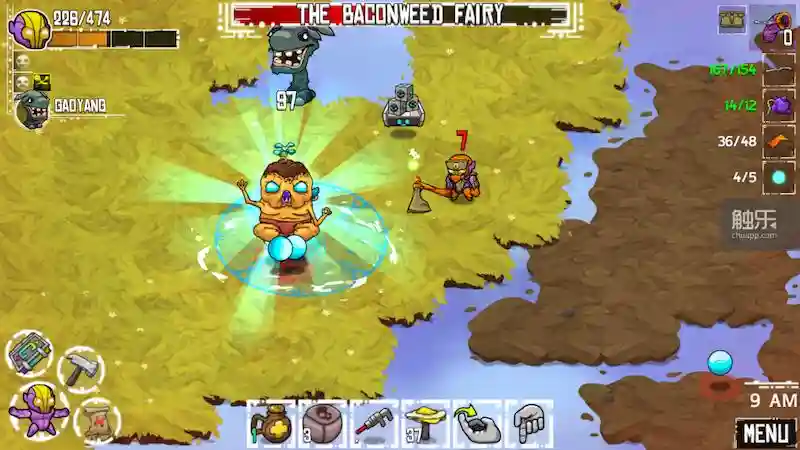Open the treasure chest inventory icon
Image resolution: width=800 pixels, height=450 pixels.
[732, 21]
